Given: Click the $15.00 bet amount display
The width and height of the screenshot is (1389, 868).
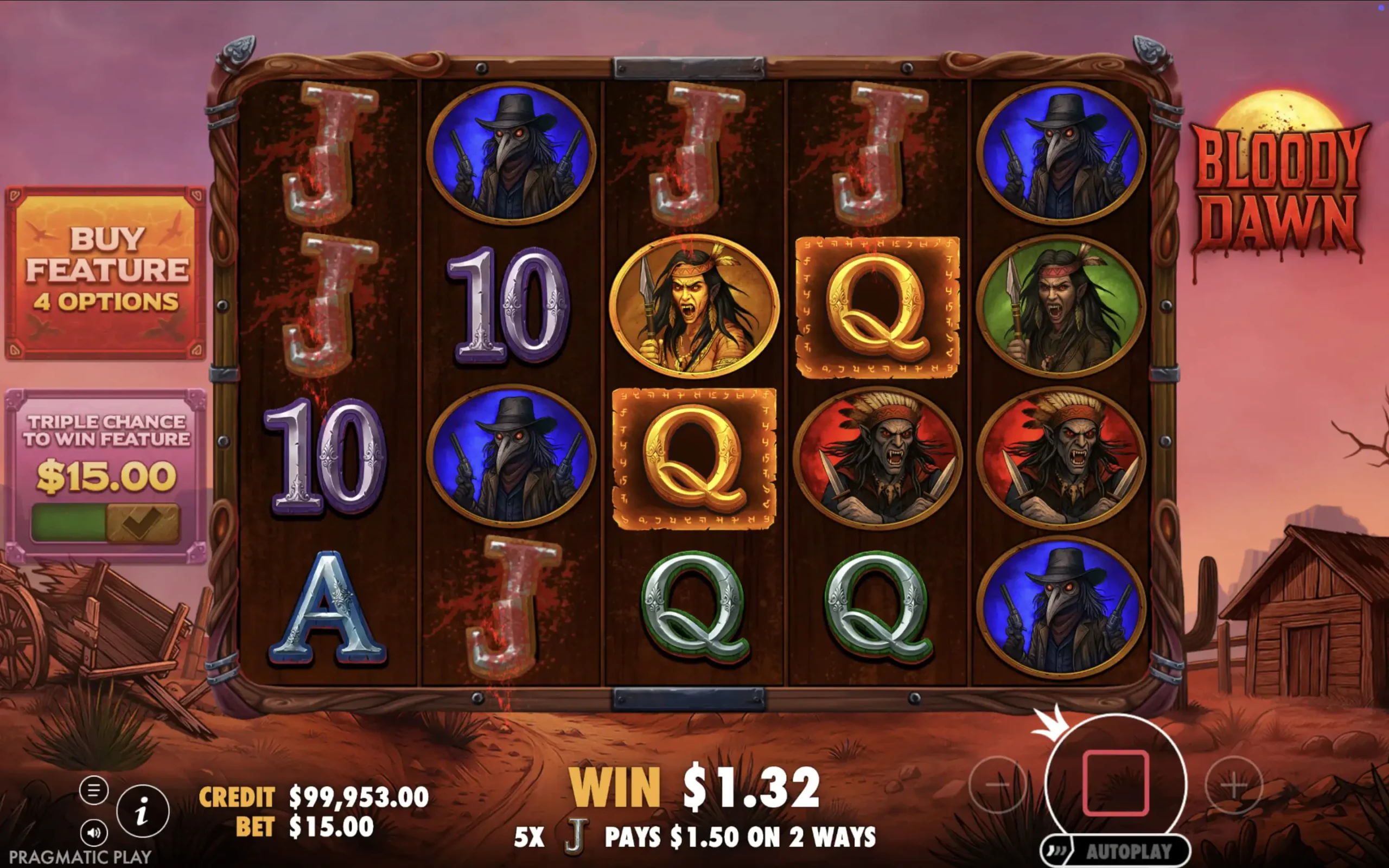Looking at the screenshot, I should 330,827.
